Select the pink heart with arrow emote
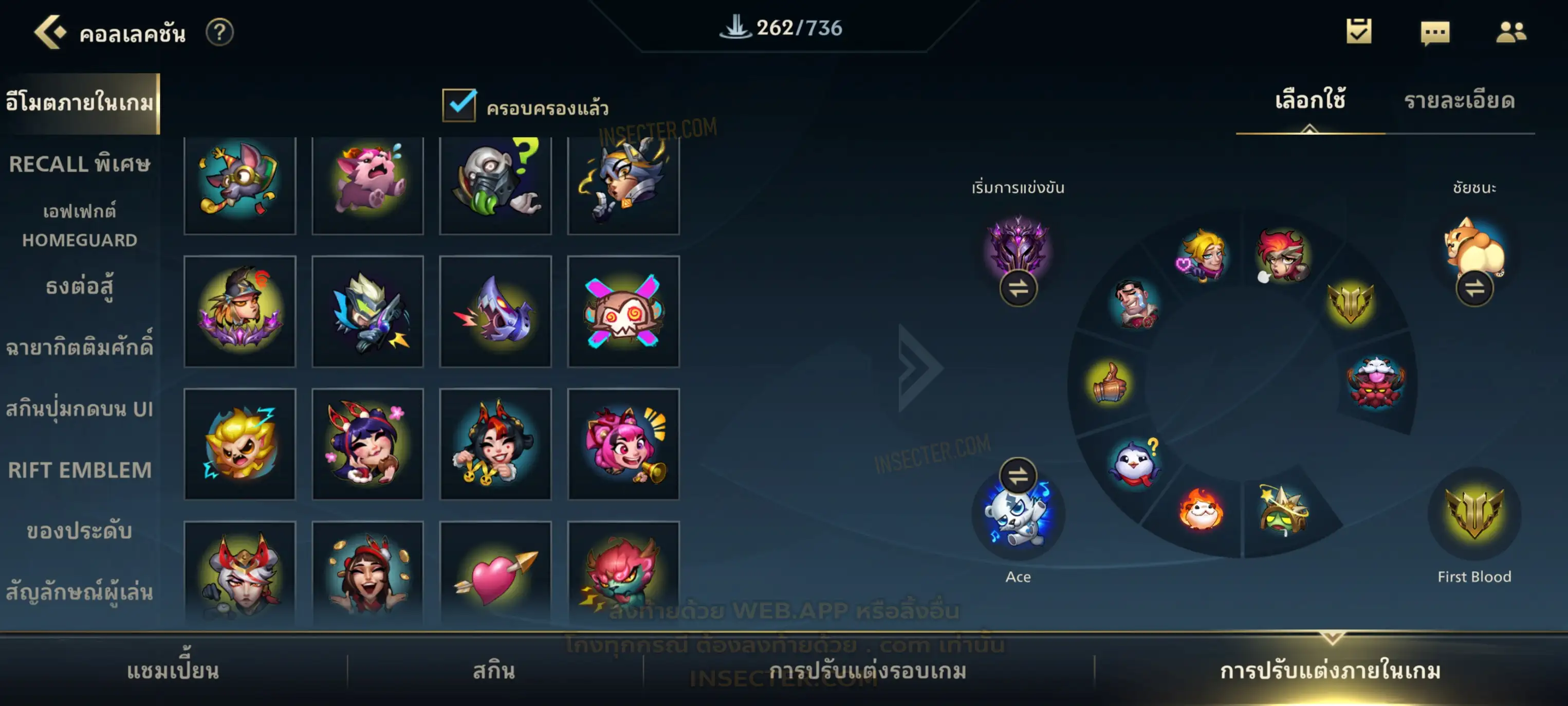Screen dimensions: 1568x706 495,575
